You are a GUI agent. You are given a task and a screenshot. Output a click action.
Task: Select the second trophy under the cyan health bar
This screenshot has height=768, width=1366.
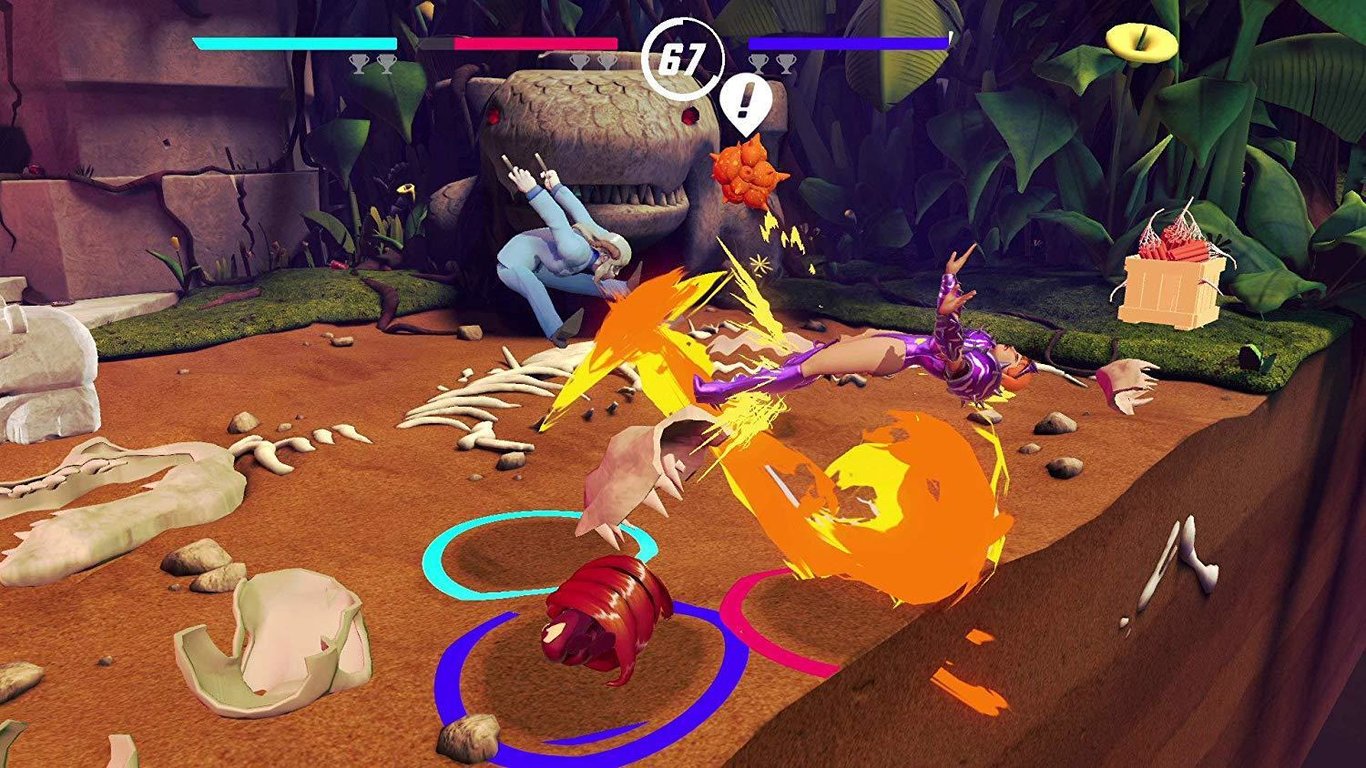385,63
